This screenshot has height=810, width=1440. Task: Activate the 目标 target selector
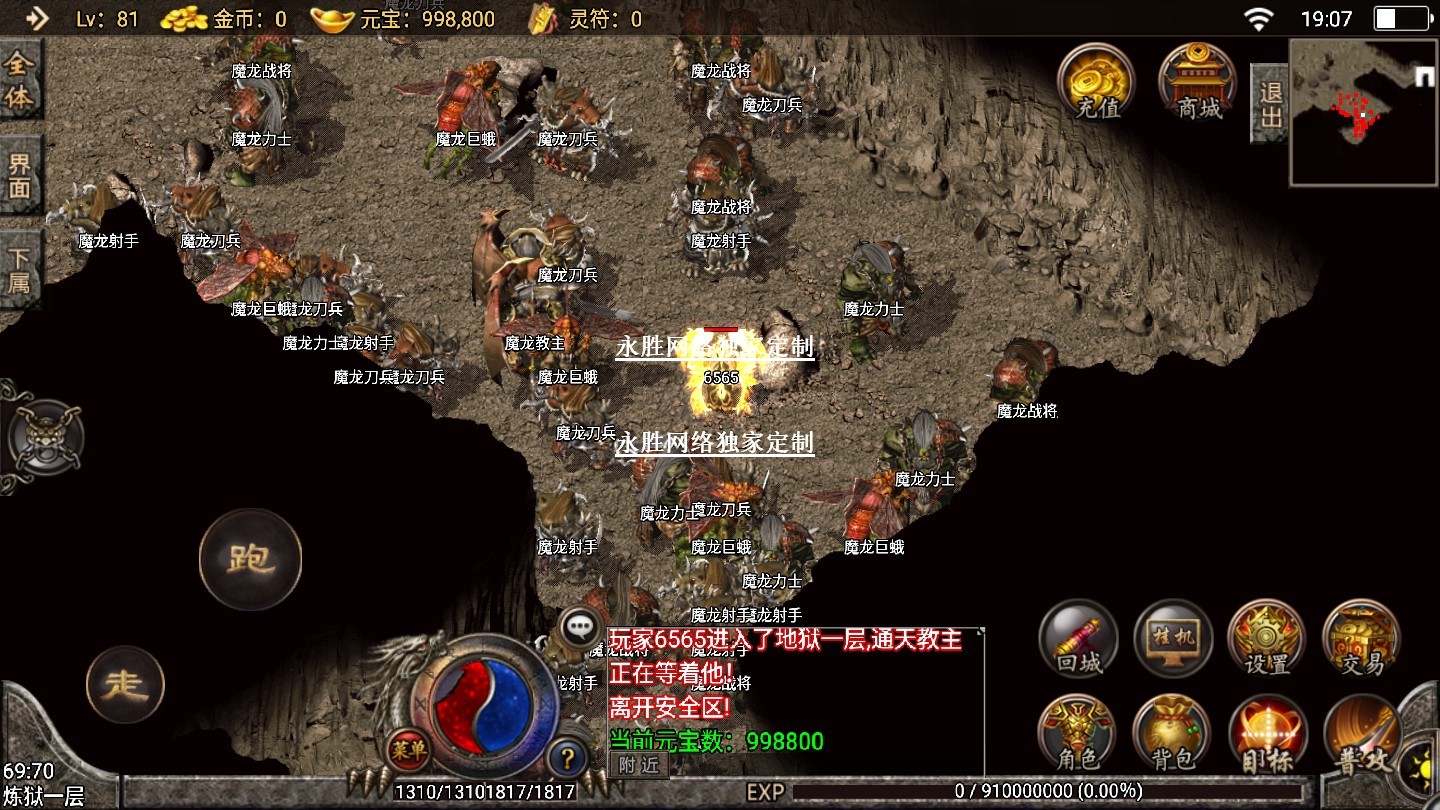click(x=1267, y=735)
